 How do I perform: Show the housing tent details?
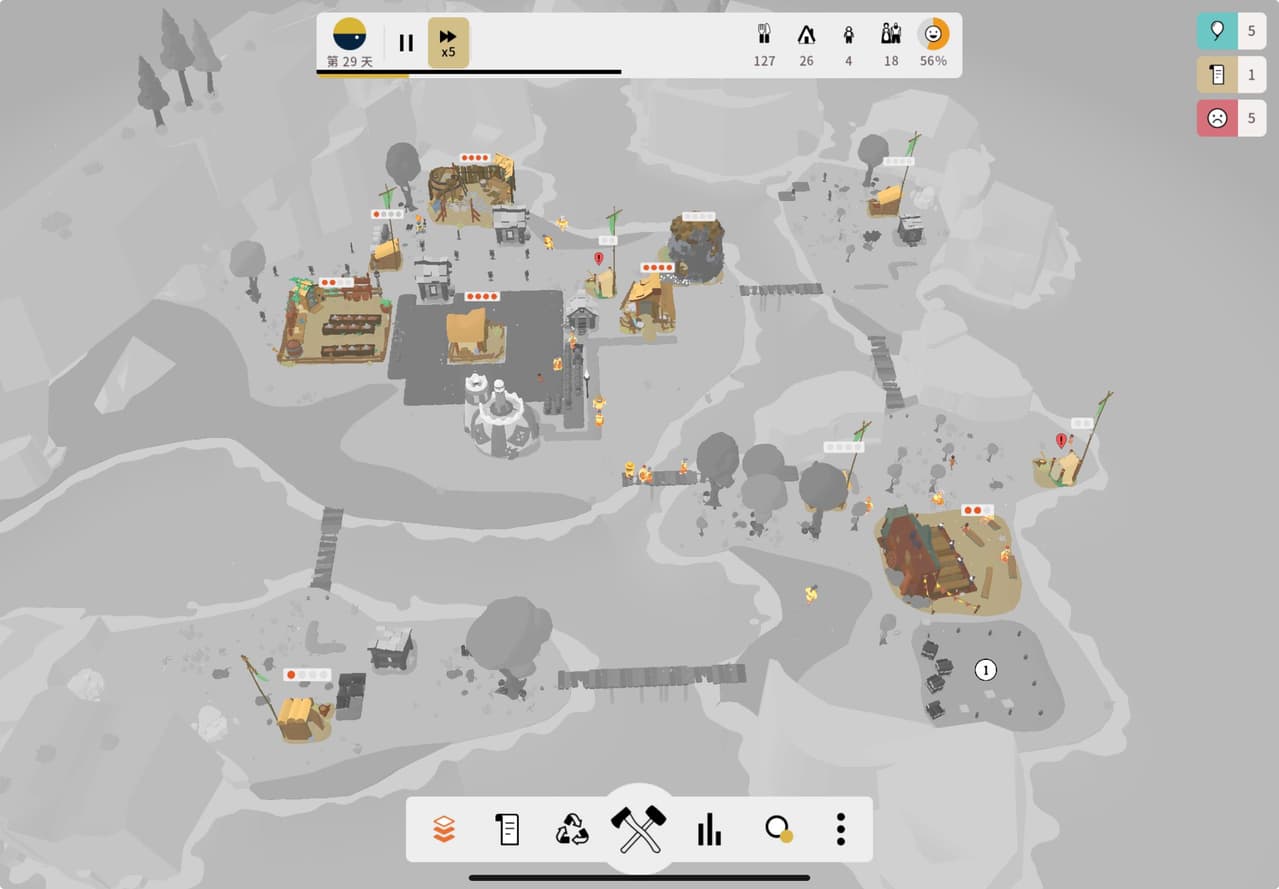click(x=806, y=43)
